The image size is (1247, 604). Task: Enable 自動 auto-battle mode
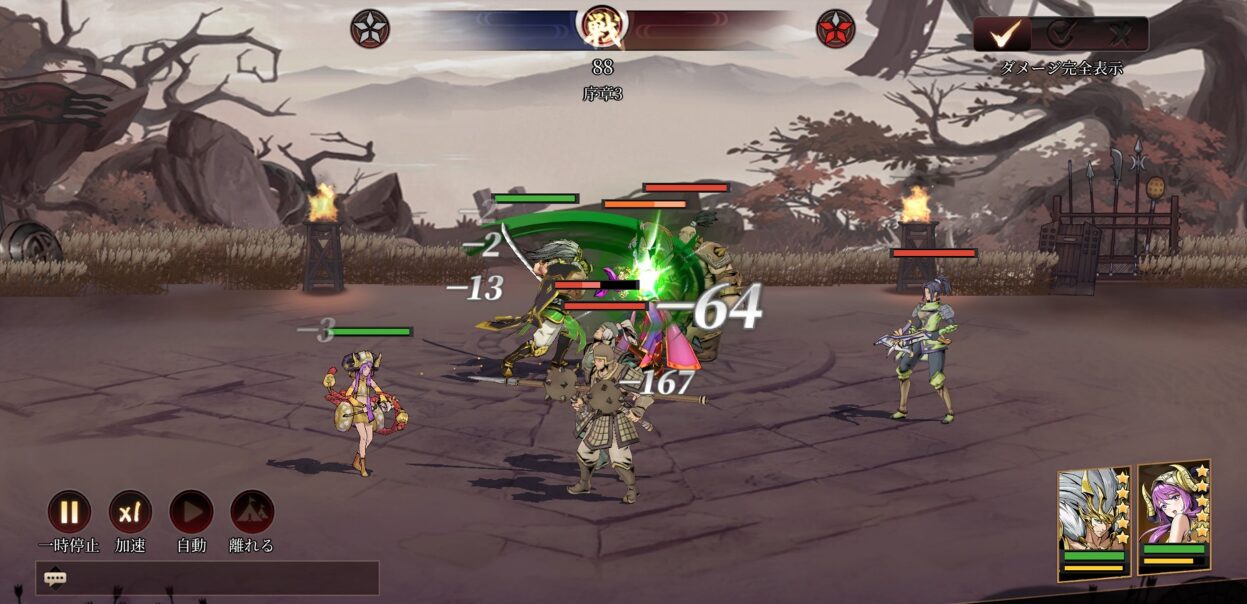click(x=191, y=512)
